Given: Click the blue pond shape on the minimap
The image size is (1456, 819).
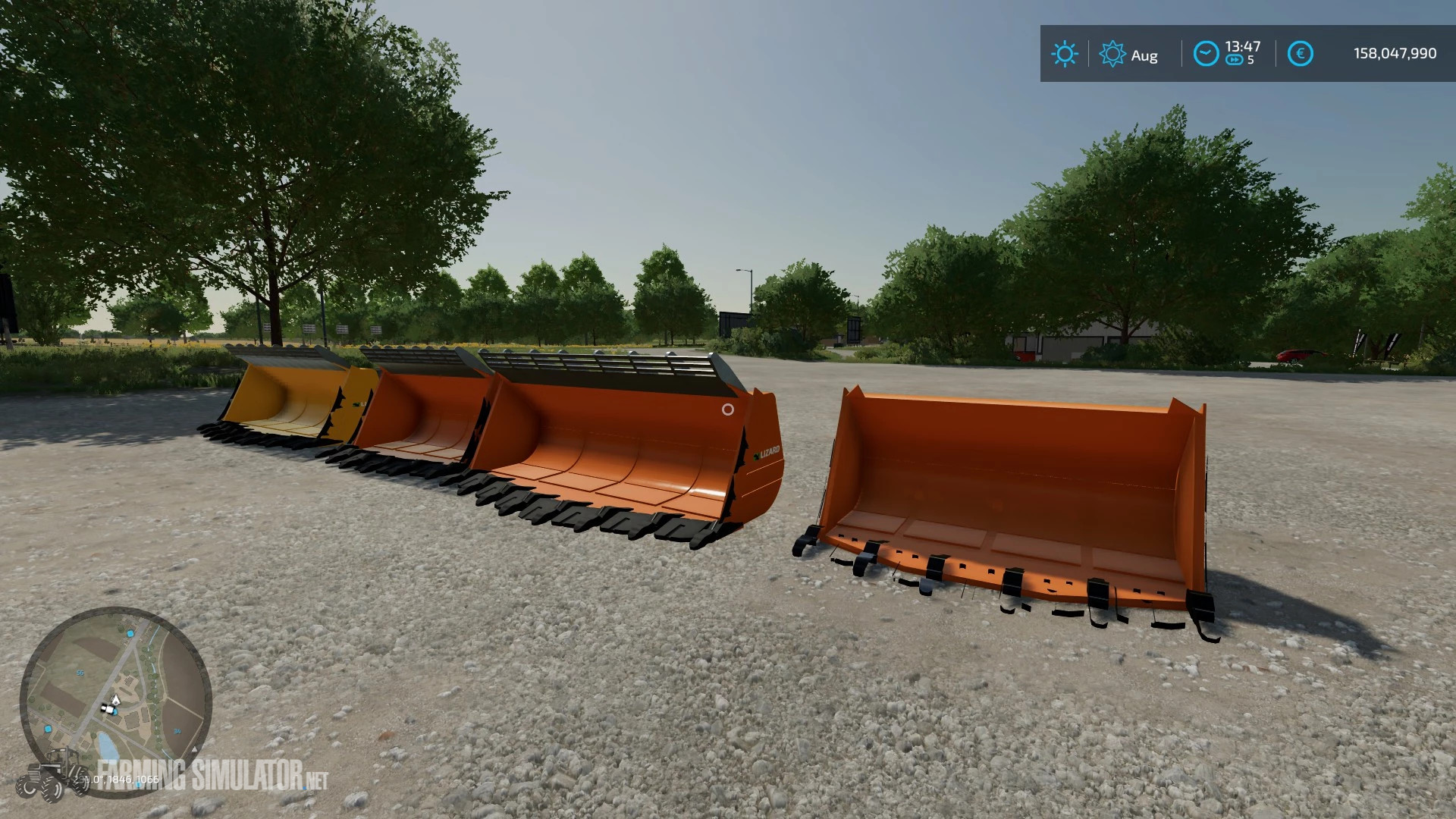Looking at the screenshot, I should [108, 745].
